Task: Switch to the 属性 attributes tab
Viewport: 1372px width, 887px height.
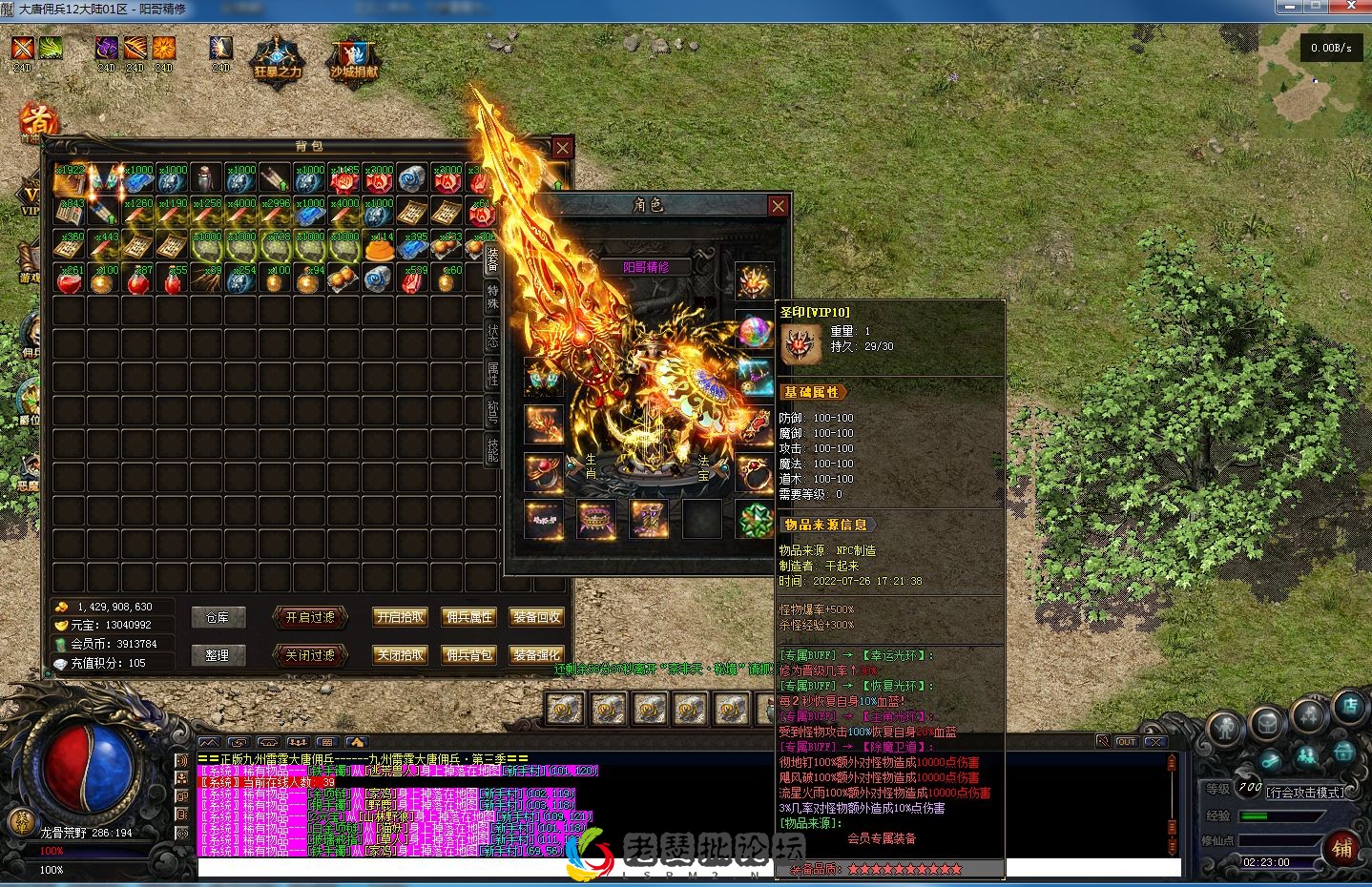Action: tap(492, 374)
